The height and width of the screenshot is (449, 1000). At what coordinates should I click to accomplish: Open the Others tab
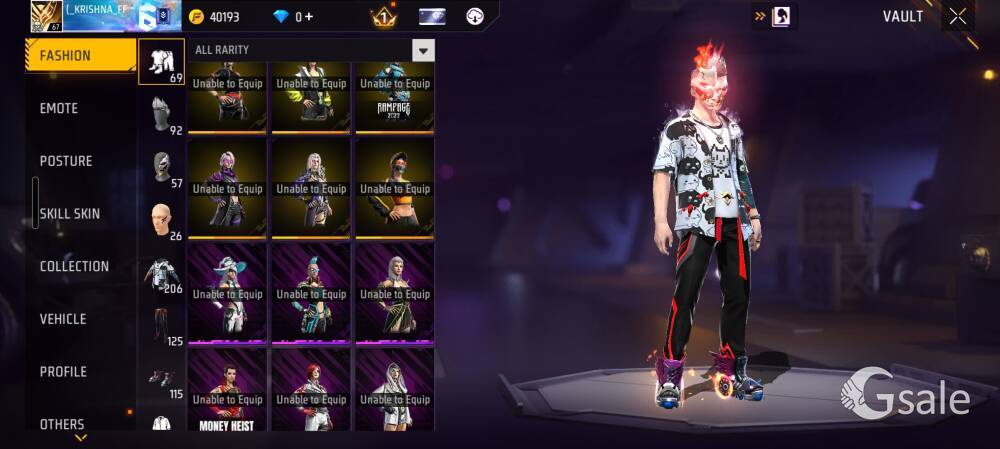point(62,424)
